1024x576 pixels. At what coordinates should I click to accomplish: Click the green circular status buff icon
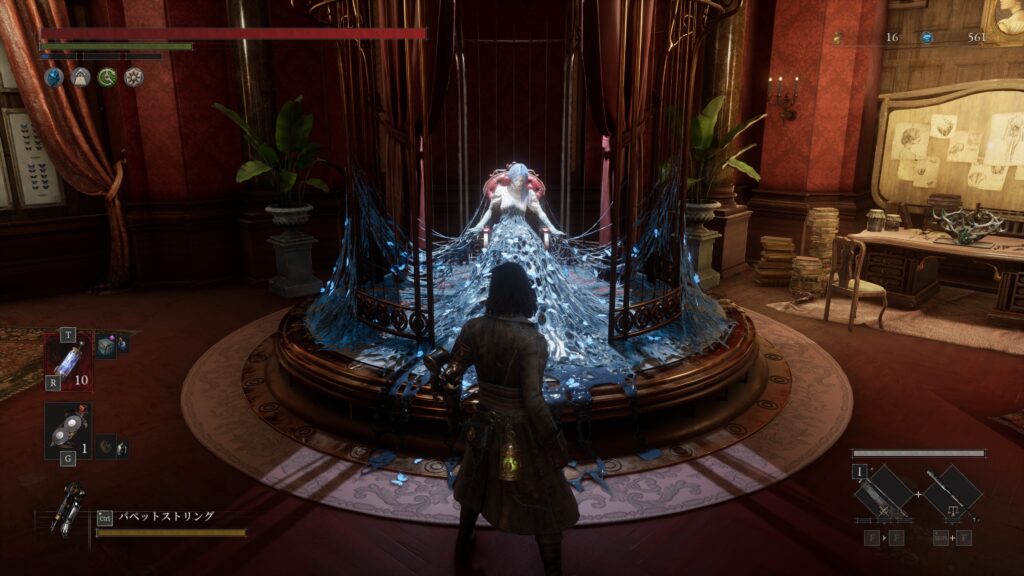pos(106,77)
